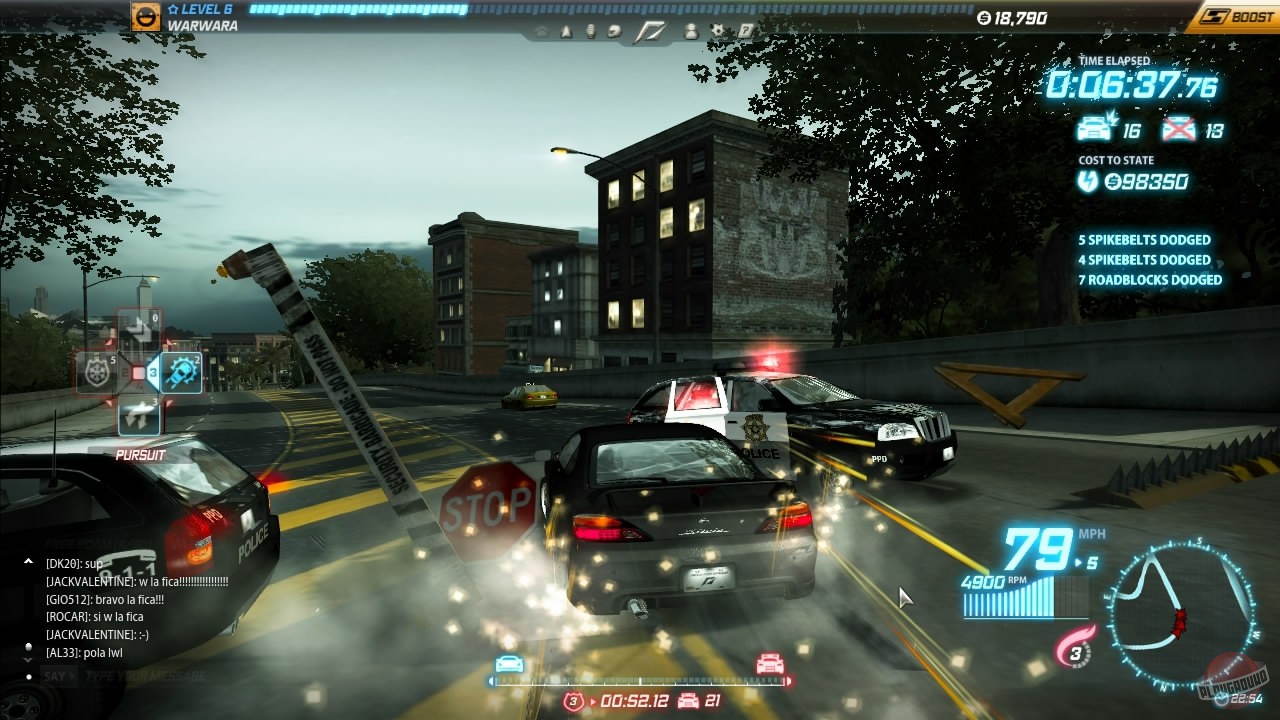The image size is (1280, 720).
Task: Activate the shield power-up with 5 charges
Action: click(96, 370)
